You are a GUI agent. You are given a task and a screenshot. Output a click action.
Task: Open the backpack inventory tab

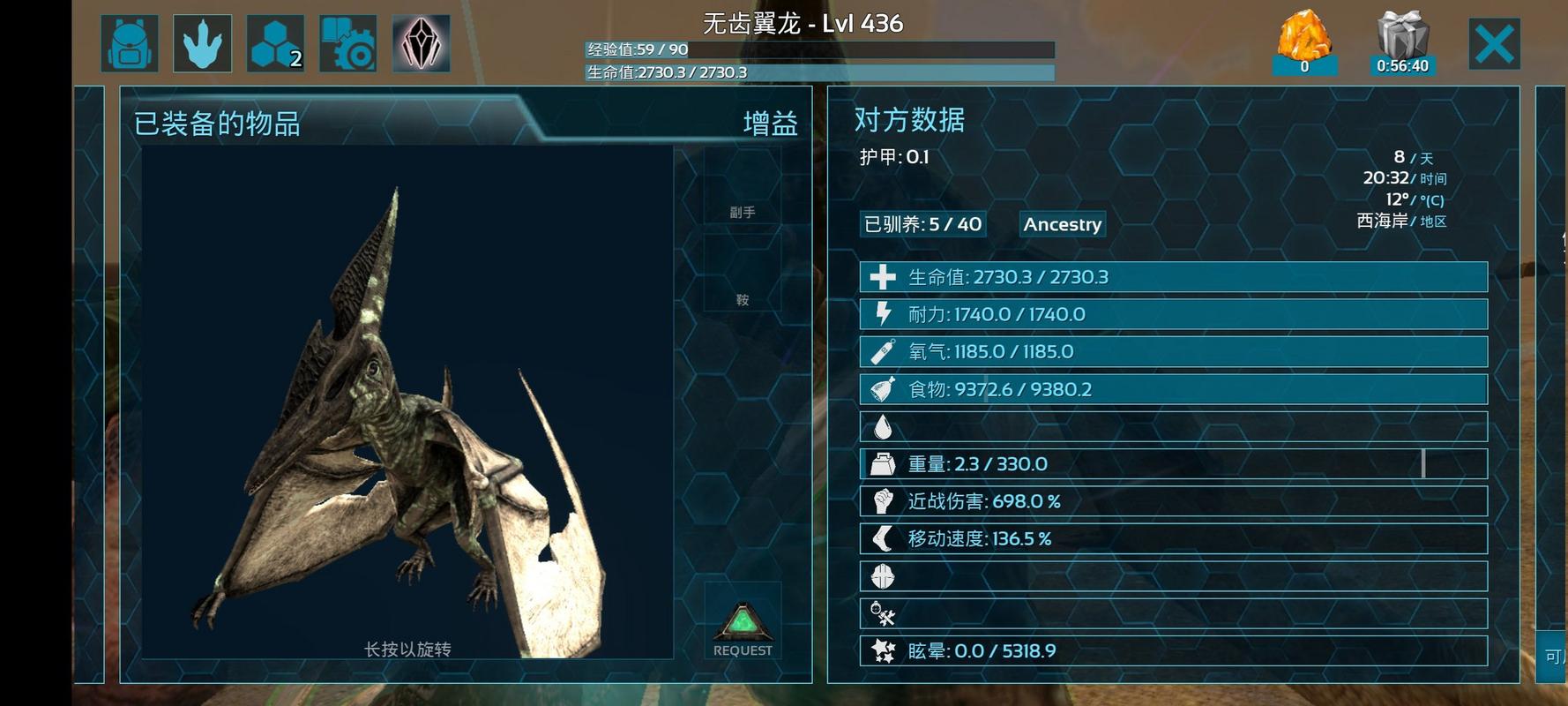click(130, 43)
